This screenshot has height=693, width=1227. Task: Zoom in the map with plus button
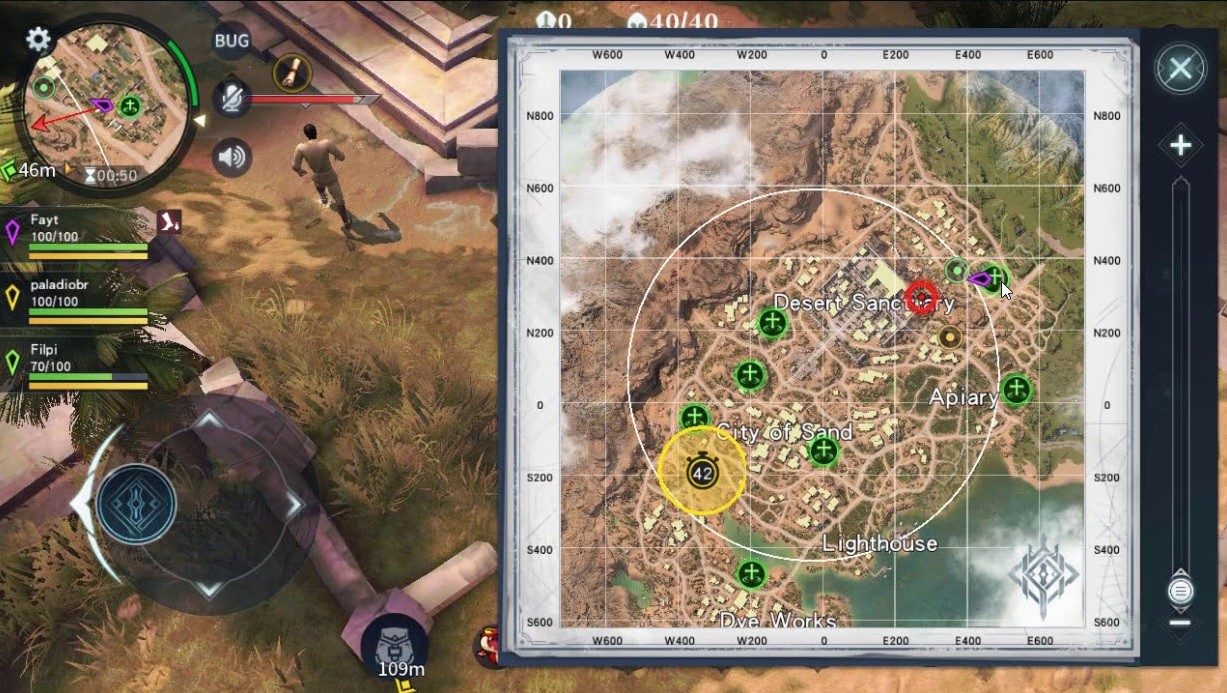click(x=1180, y=146)
